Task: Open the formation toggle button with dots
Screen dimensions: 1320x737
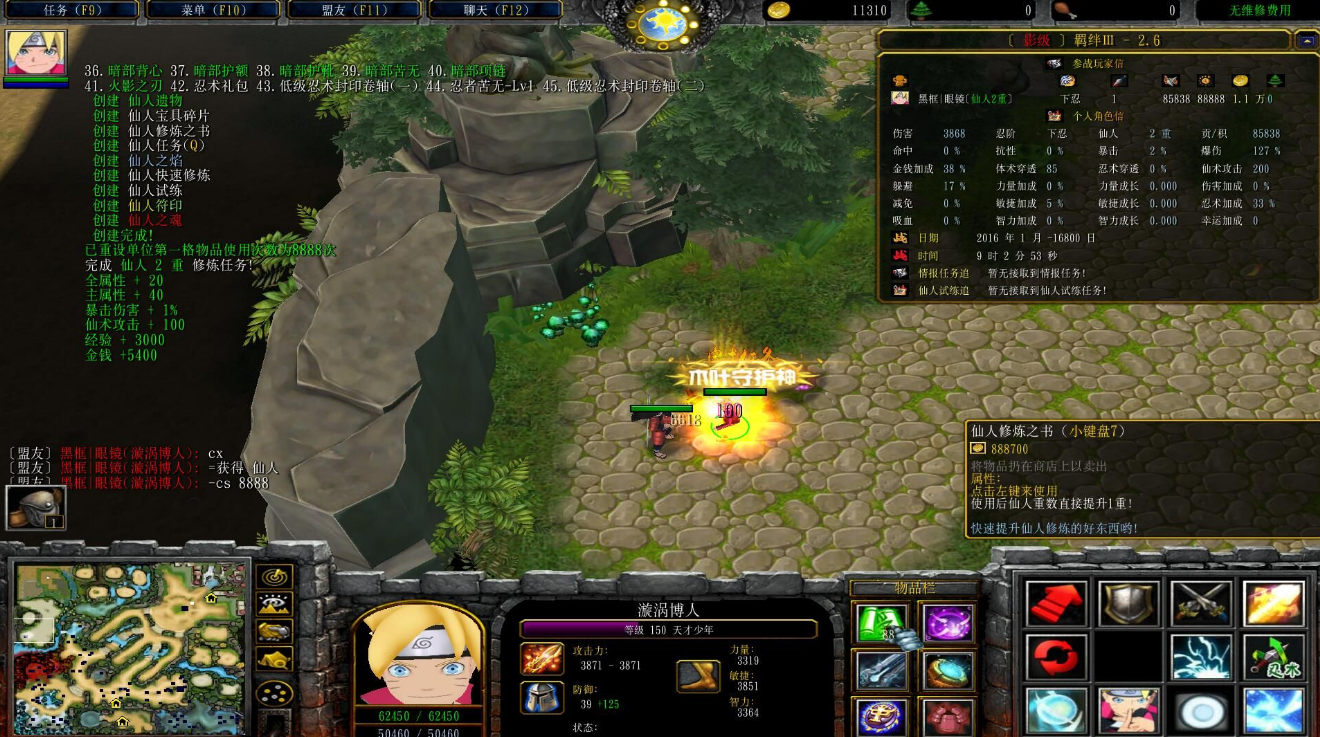Action: coord(274,692)
